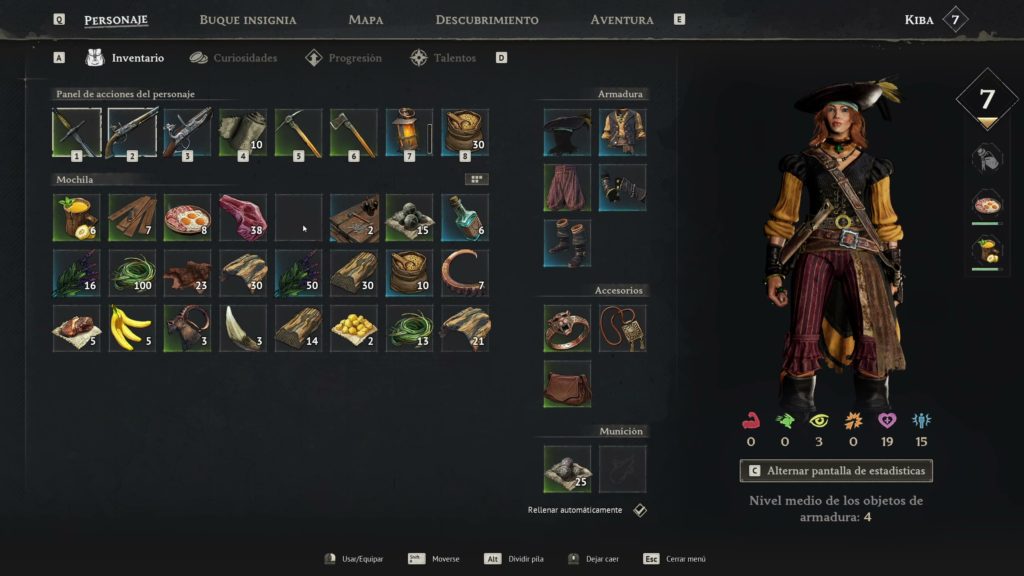Select the lantern in the action panel
This screenshot has width=1024, height=576.
click(409, 133)
